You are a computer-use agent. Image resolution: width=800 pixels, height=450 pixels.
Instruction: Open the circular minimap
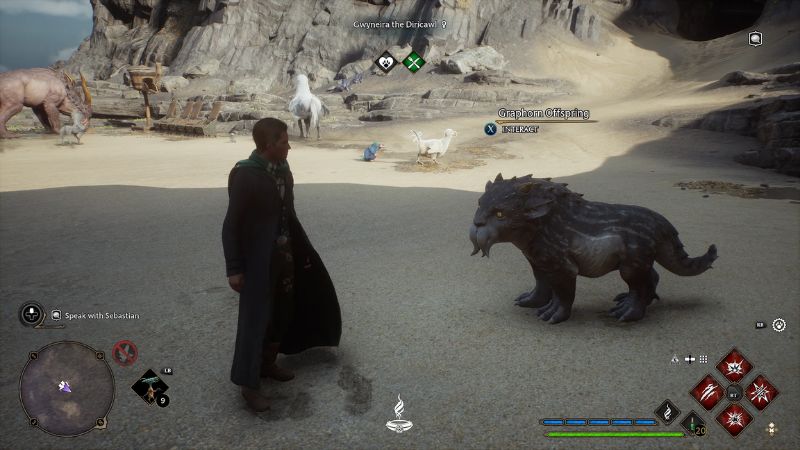click(x=66, y=387)
